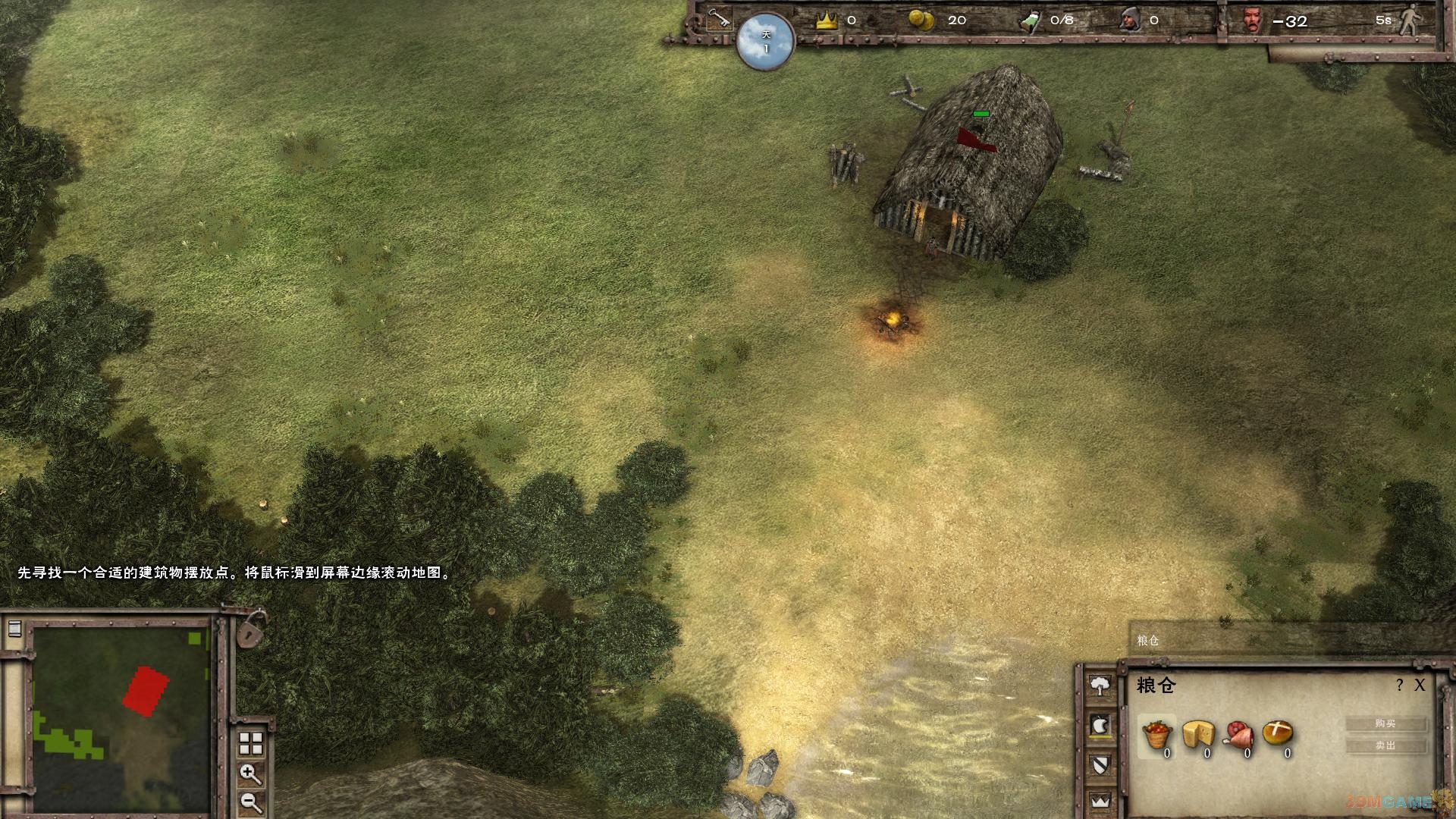
Task: Click the minimap to move the view
Action: 121,719
